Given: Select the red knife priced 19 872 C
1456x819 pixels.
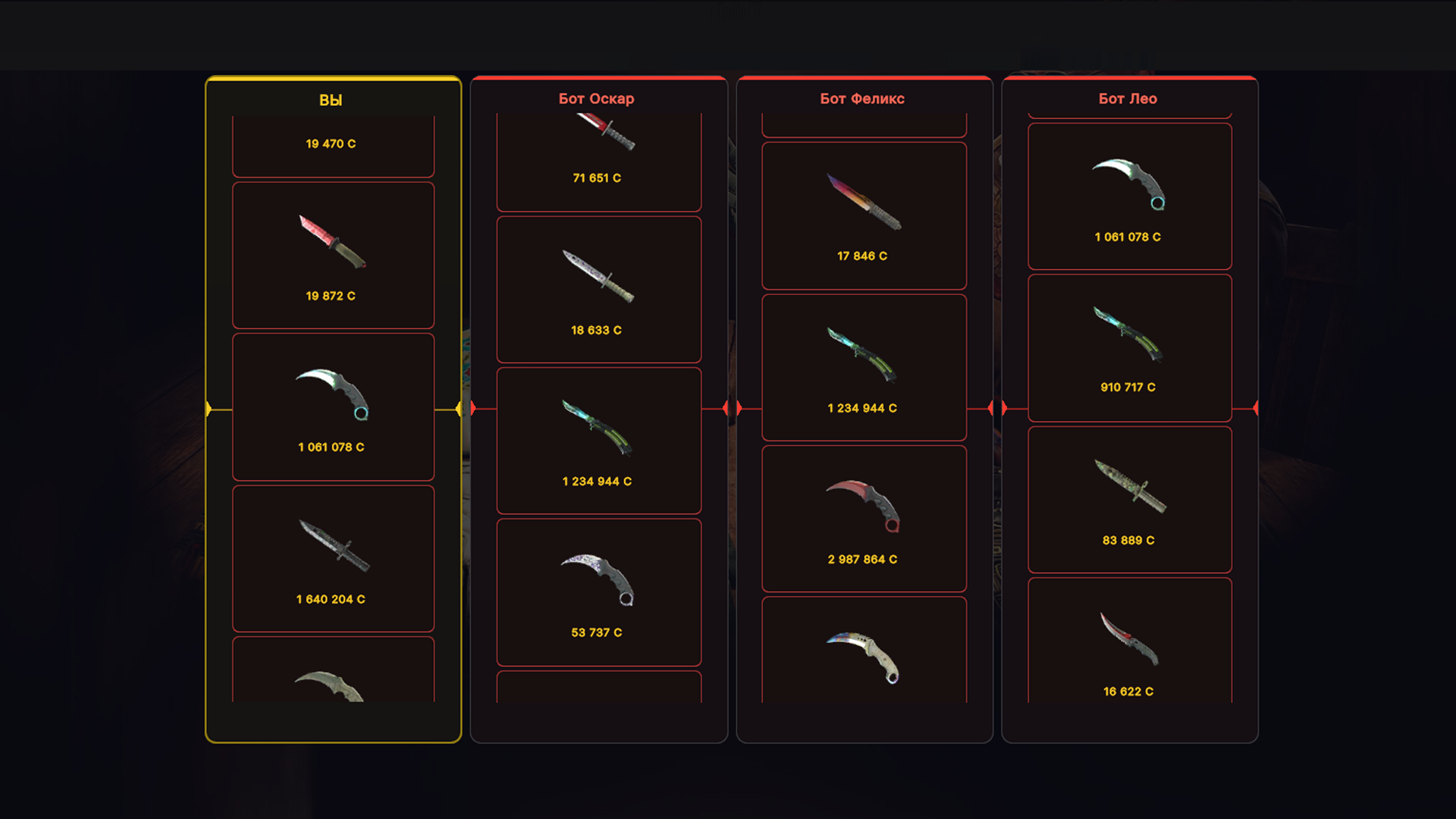Looking at the screenshot, I should click(332, 256).
